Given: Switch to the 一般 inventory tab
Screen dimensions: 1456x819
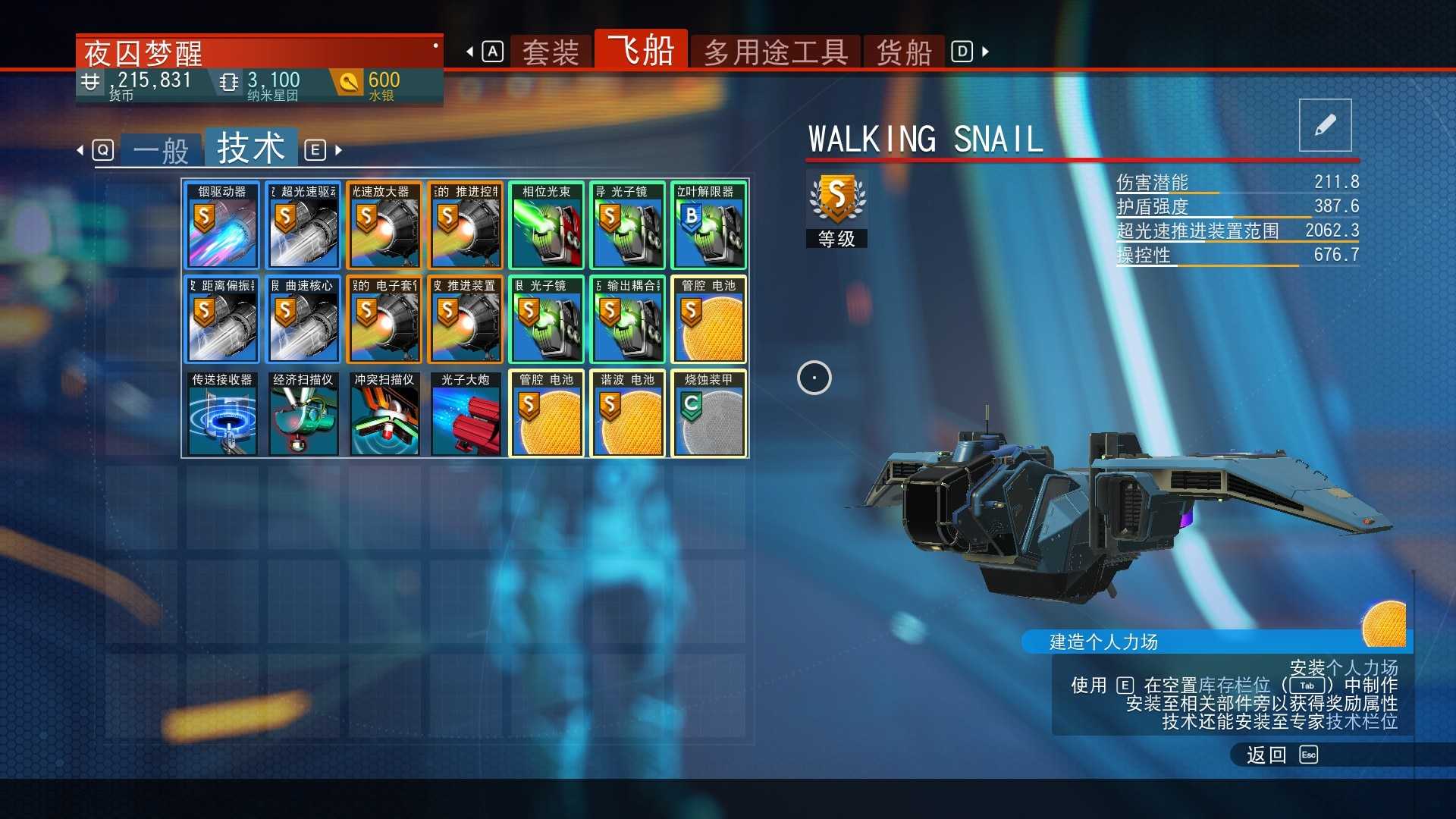Looking at the screenshot, I should click(161, 150).
